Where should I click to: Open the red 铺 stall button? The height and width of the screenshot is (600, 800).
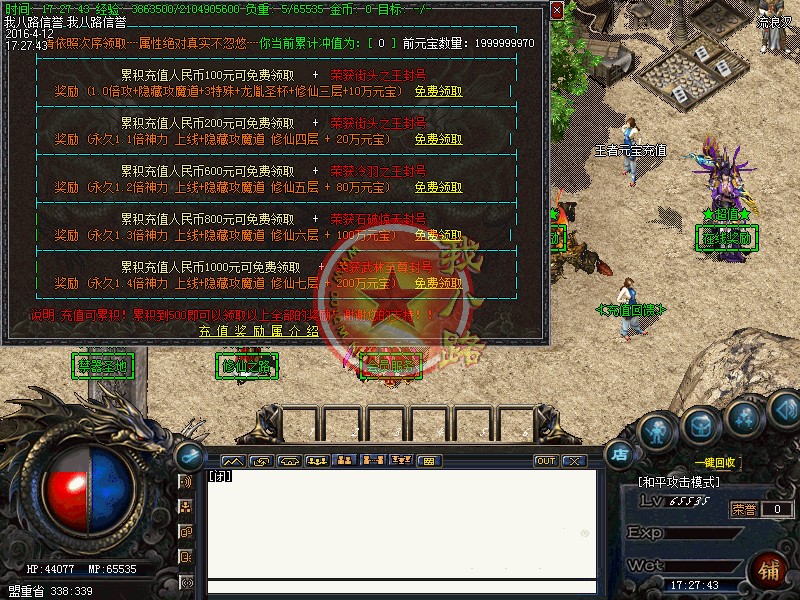click(x=769, y=571)
